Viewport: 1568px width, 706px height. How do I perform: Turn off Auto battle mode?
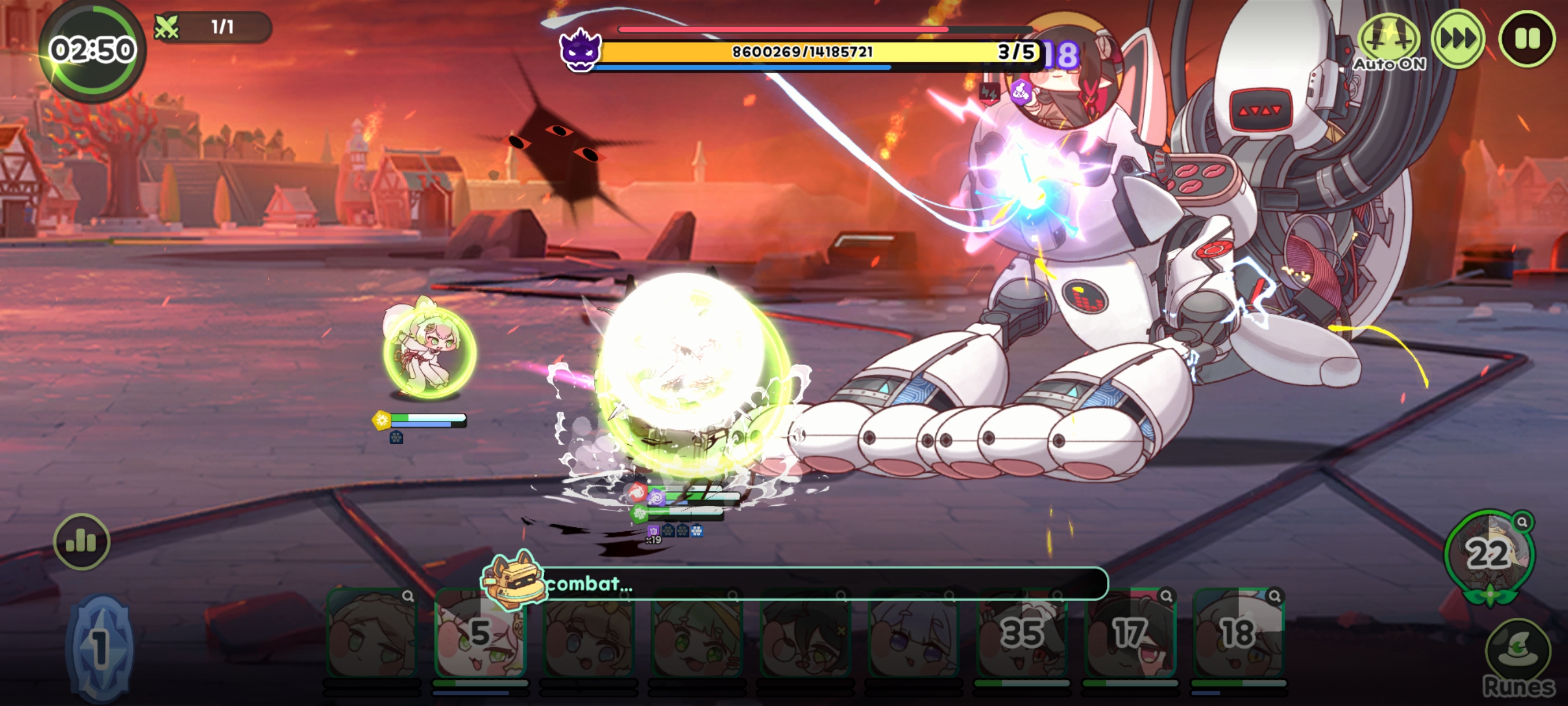[x=1389, y=42]
